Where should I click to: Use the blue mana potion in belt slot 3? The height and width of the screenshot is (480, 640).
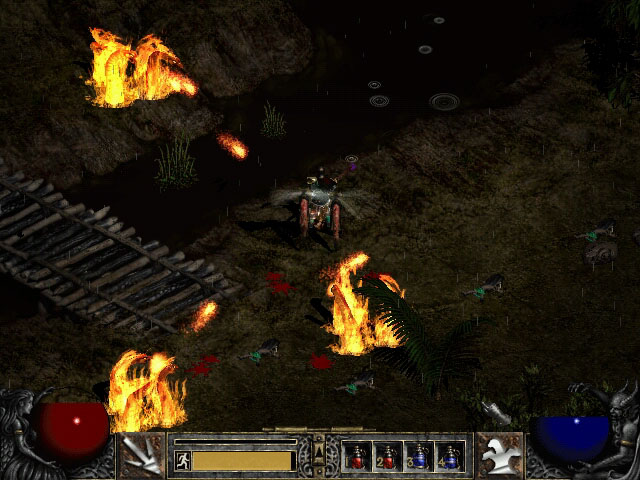pyautogui.click(x=419, y=457)
